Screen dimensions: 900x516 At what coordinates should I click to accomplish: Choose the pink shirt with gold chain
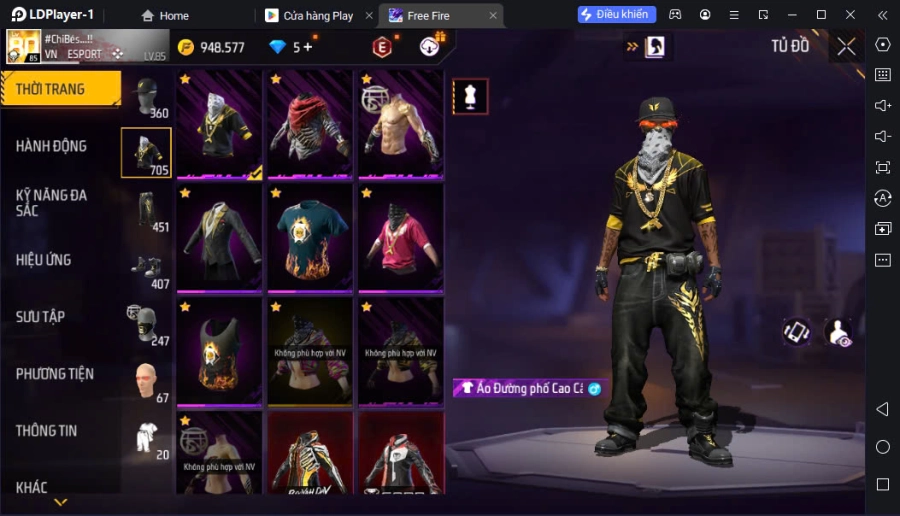(400, 238)
